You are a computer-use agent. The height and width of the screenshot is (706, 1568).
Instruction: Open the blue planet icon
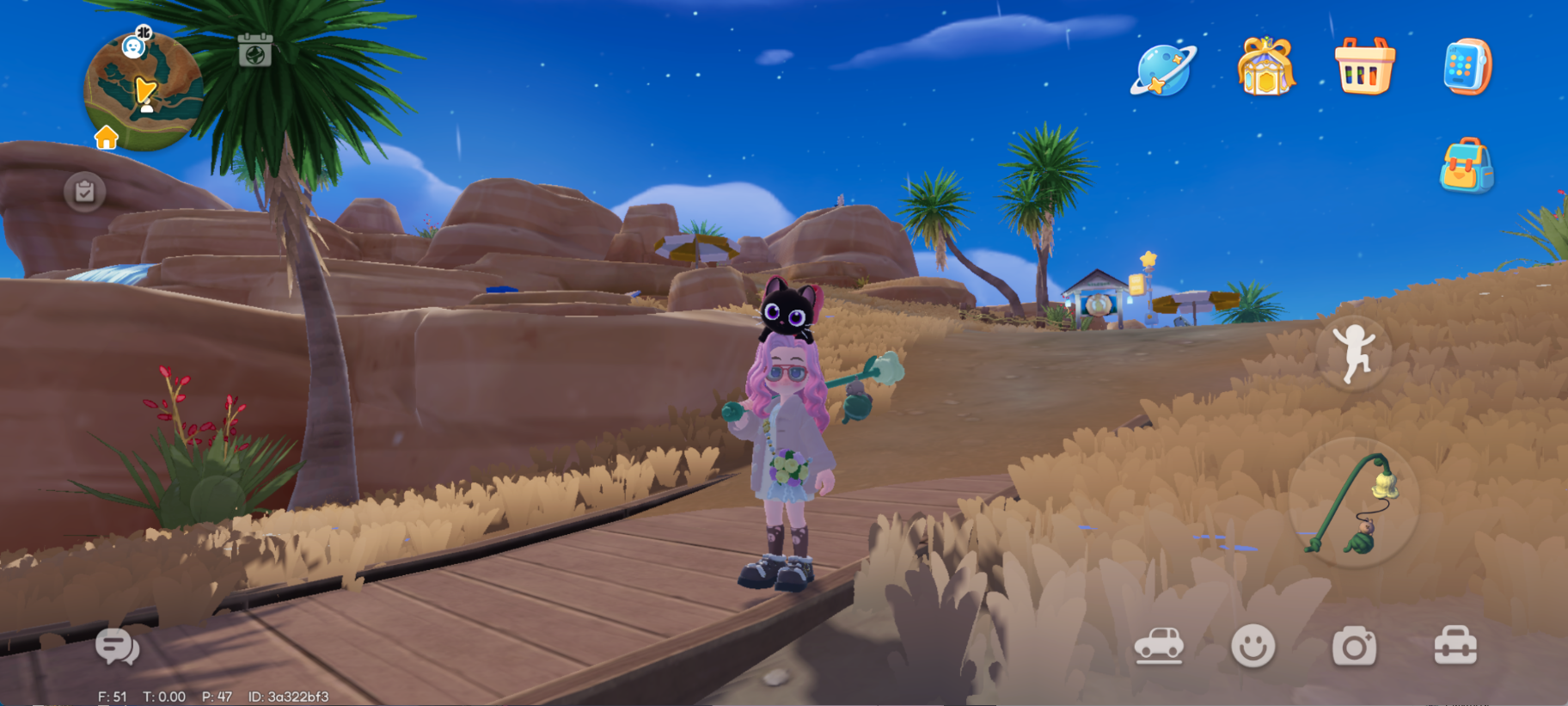tap(1162, 68)
